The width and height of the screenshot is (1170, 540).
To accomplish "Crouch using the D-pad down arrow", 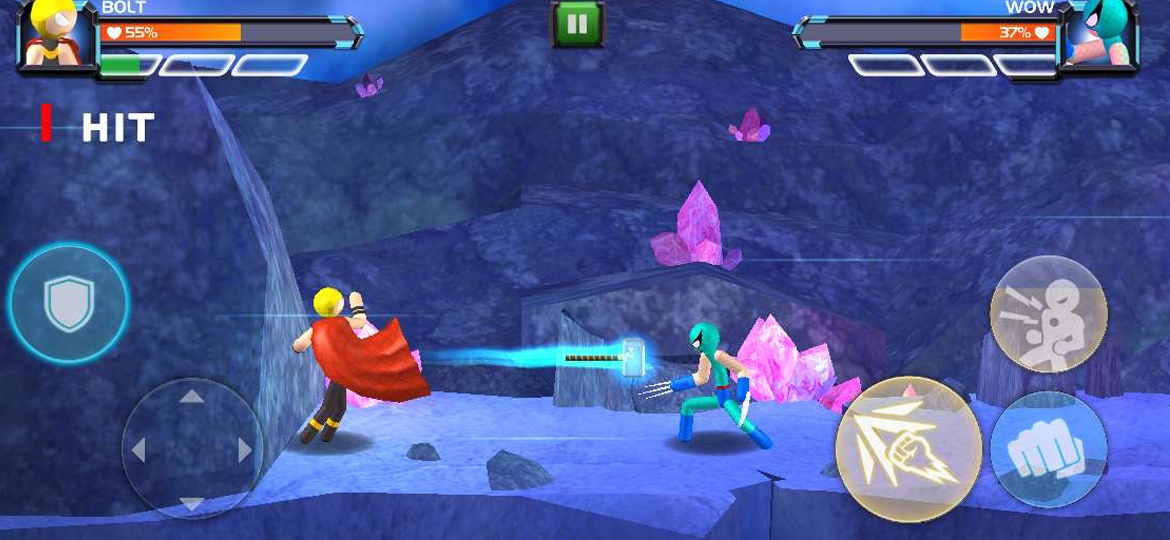I will pos(192,503).
